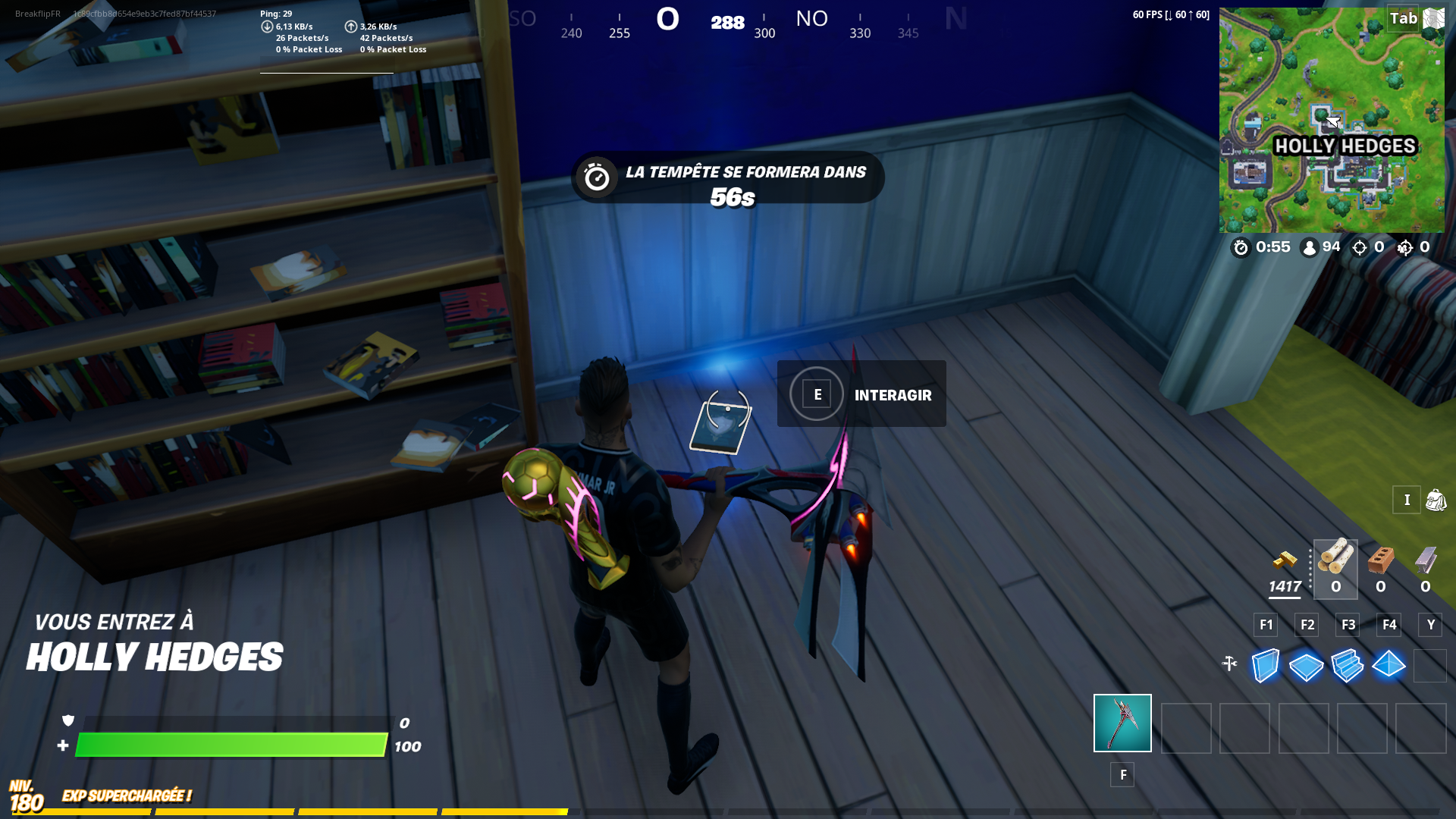Select the wood resource icon
Screen dimensions: 1456x819
coord(1335,563)
